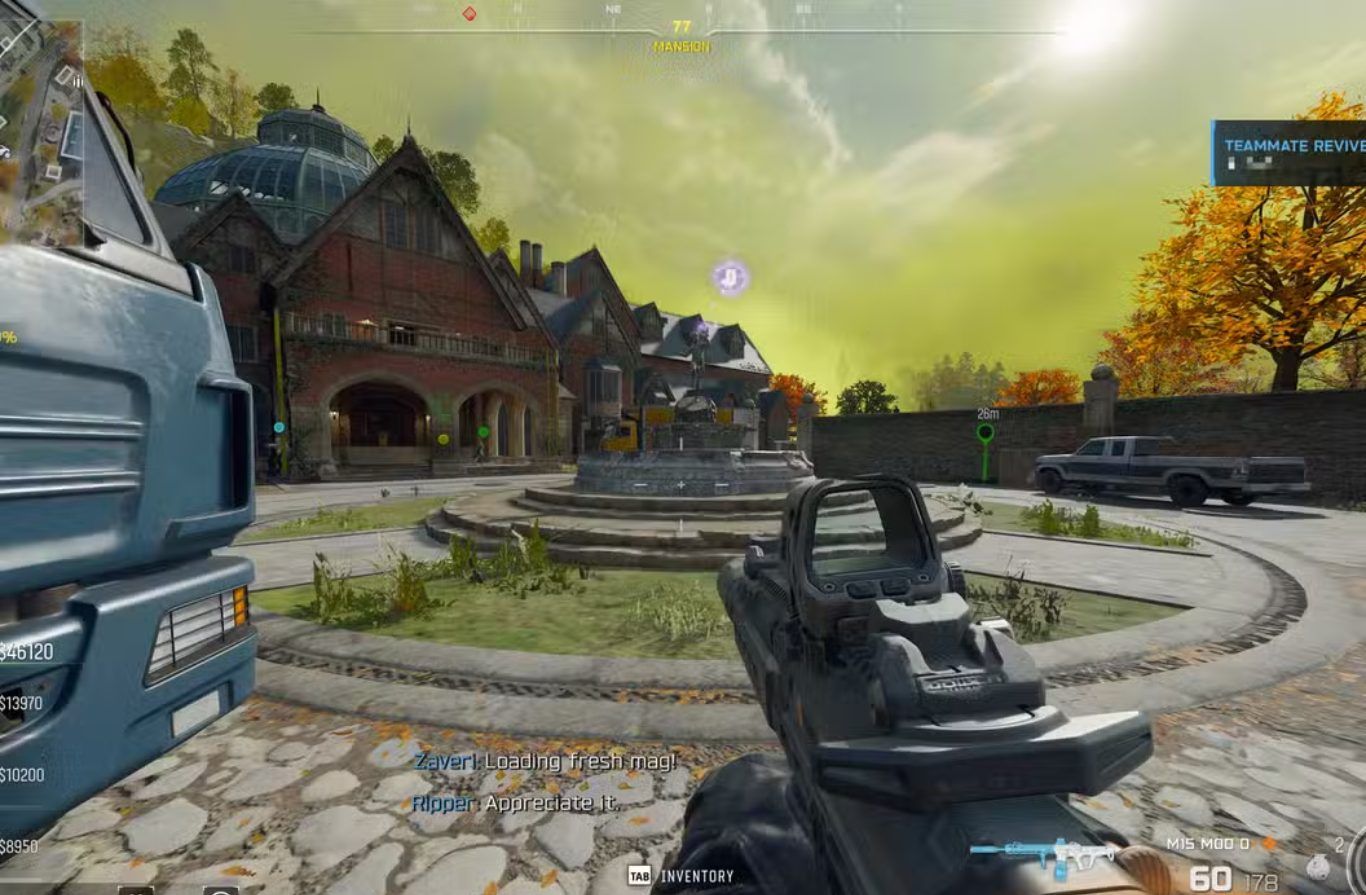Click the Teammate Revive notification banner
This screenshot has width=1366, height=895.
pyautogui.click(x=1288, y=153)
